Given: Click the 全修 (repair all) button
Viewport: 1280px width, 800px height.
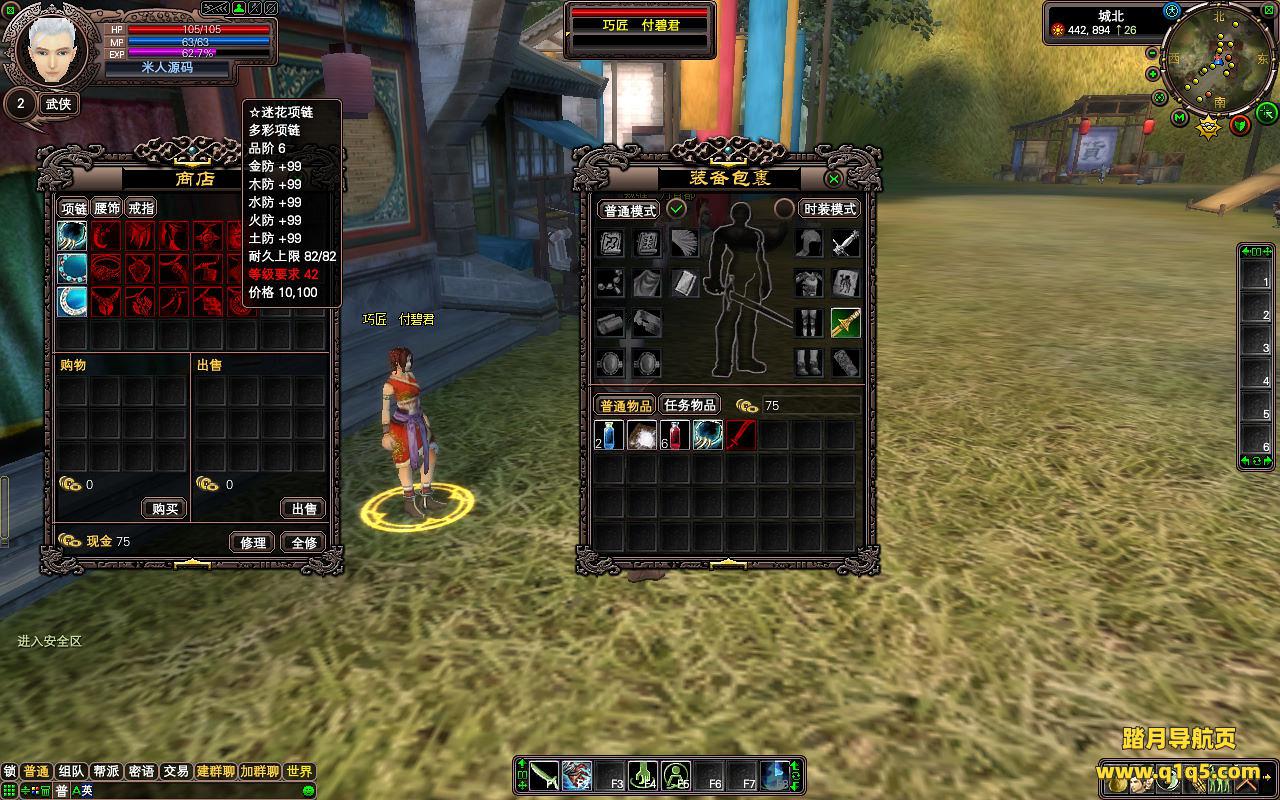Looking at the screenshot, I should pos(304,542).
